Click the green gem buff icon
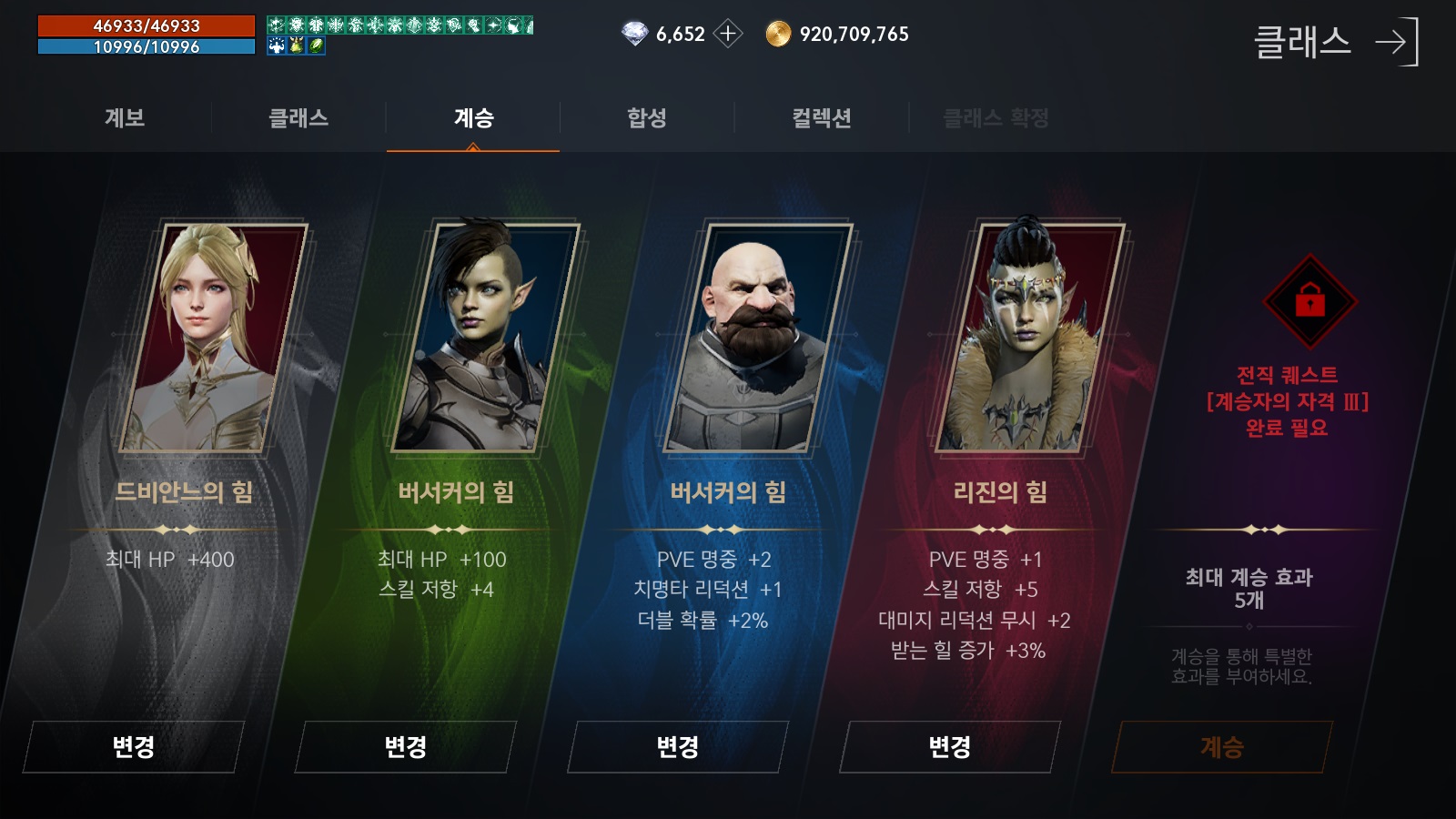This screenshot has height=819, width=1456. click(316, 44)
